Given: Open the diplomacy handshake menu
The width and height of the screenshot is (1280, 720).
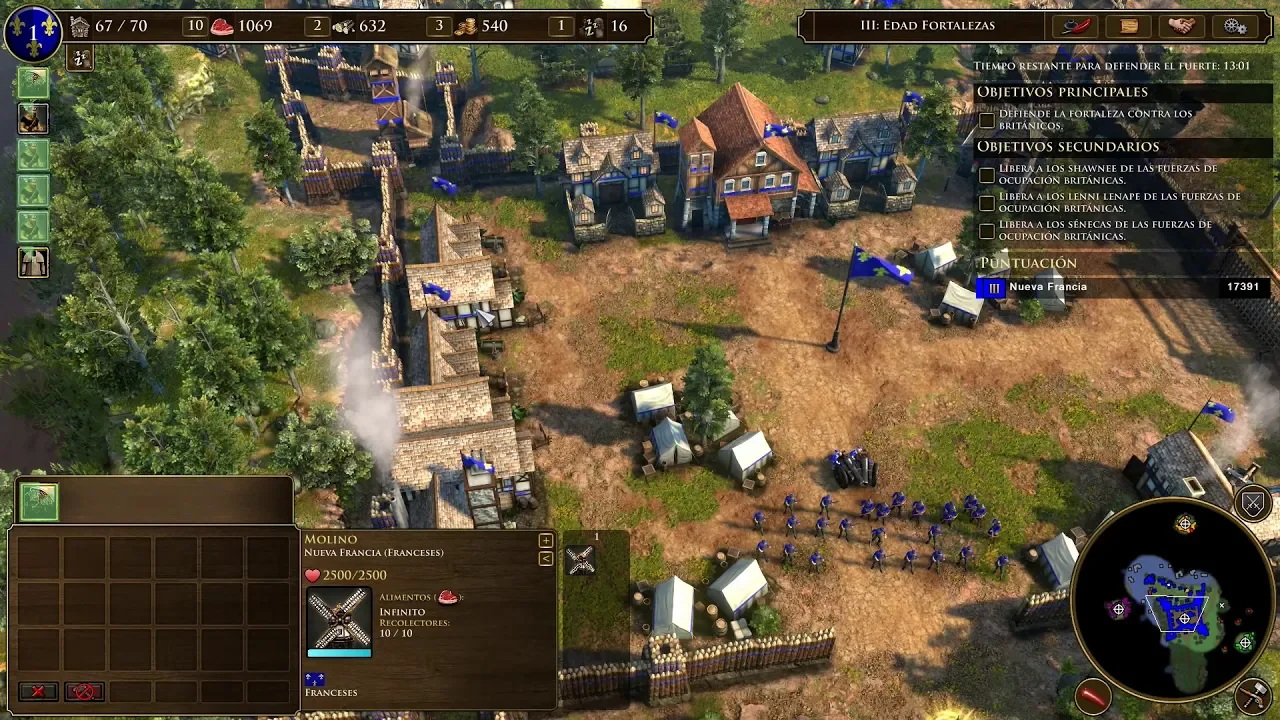Looking at the screenshot, I should click(1181, 26).
